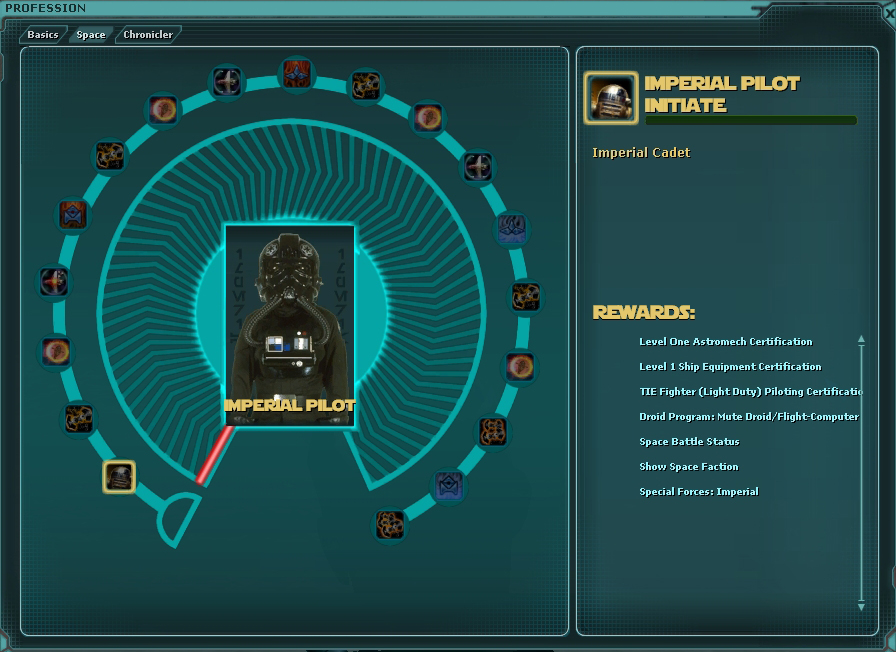Open the Space profession tab

coord(91,35)
